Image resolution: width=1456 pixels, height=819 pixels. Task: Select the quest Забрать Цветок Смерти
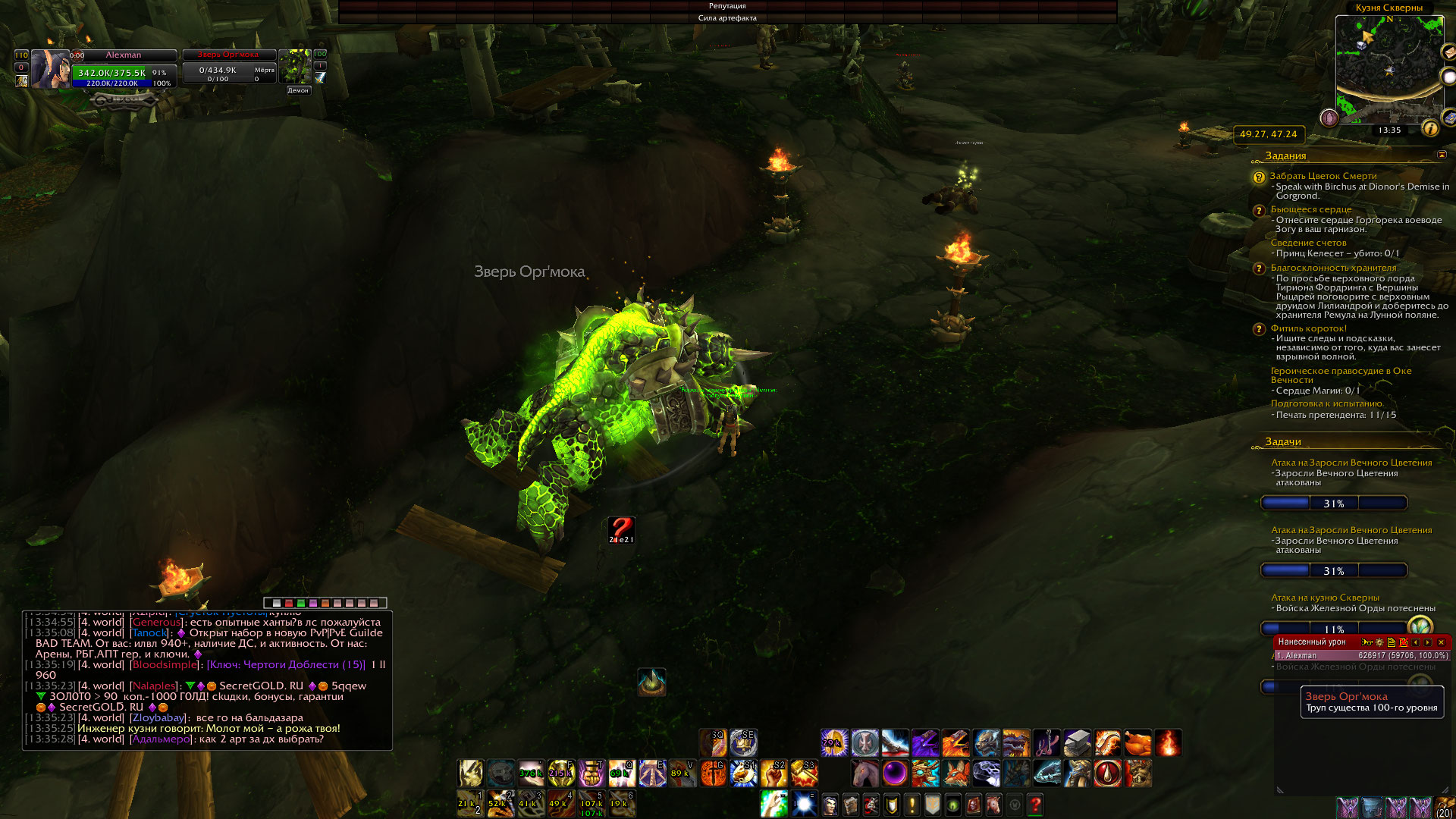(1323, 176)
